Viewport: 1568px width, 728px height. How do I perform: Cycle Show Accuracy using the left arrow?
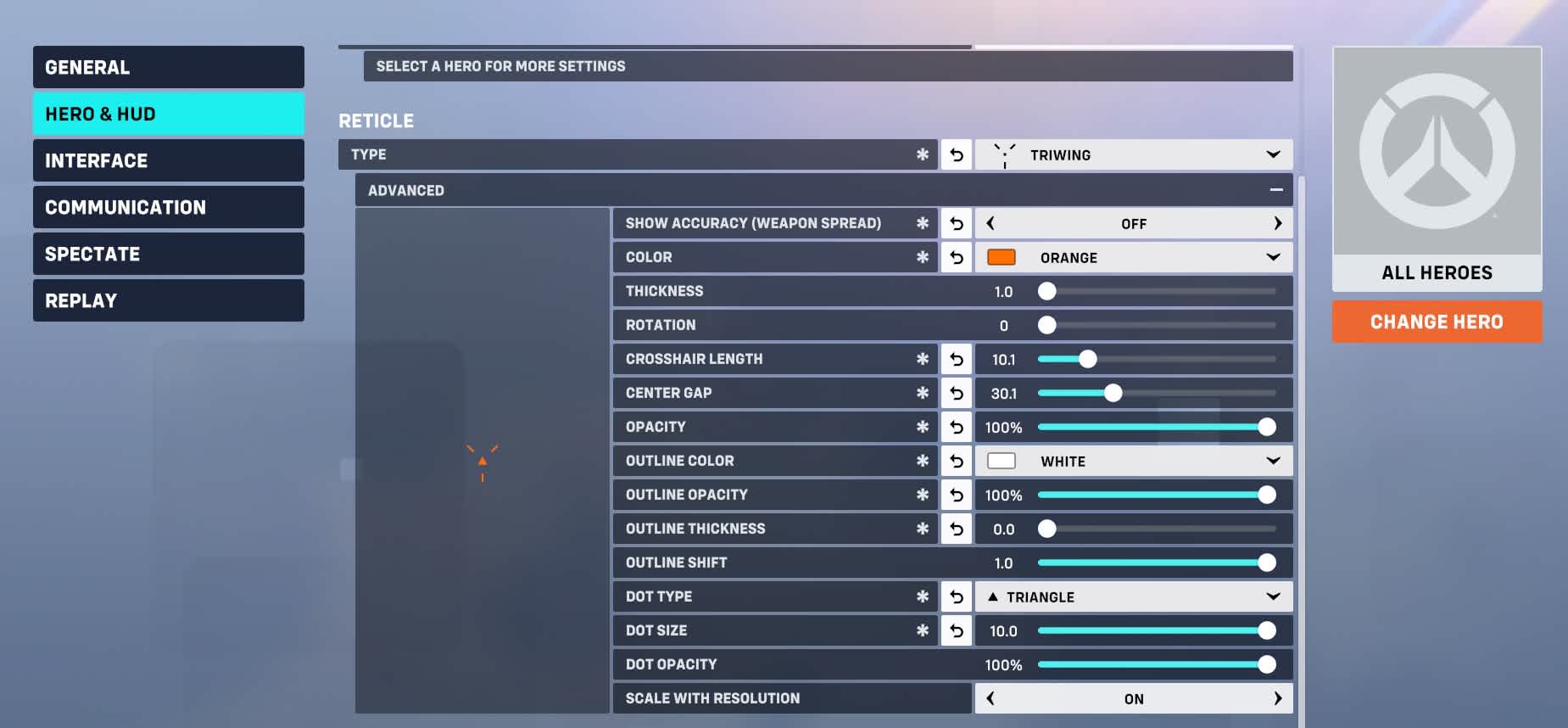pos(990,223)
